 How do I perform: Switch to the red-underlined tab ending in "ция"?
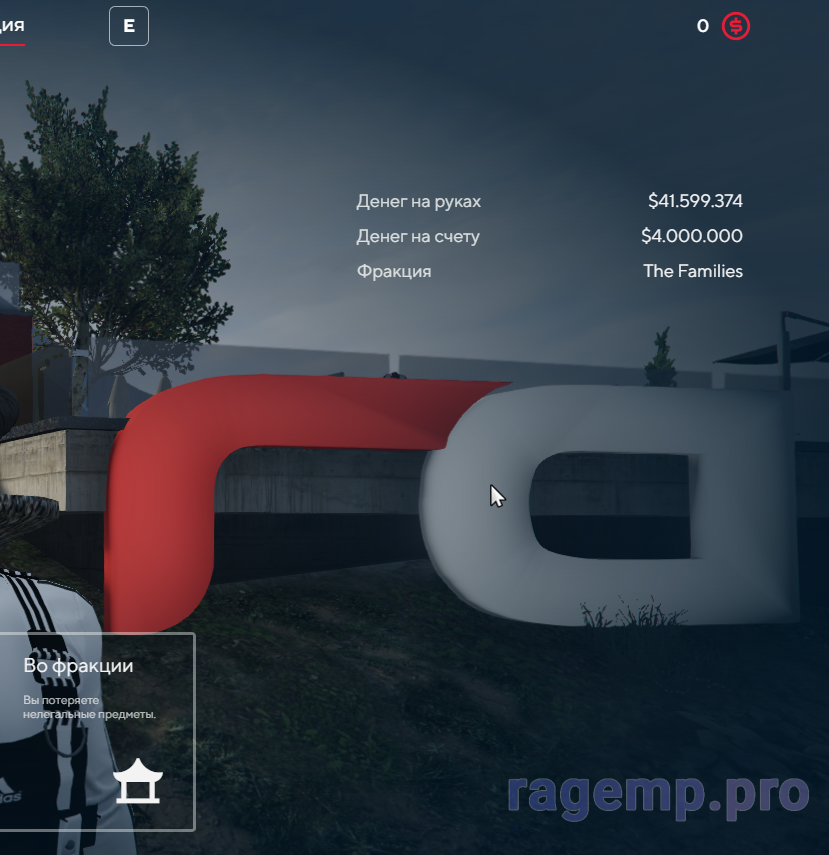pos(12,26)
